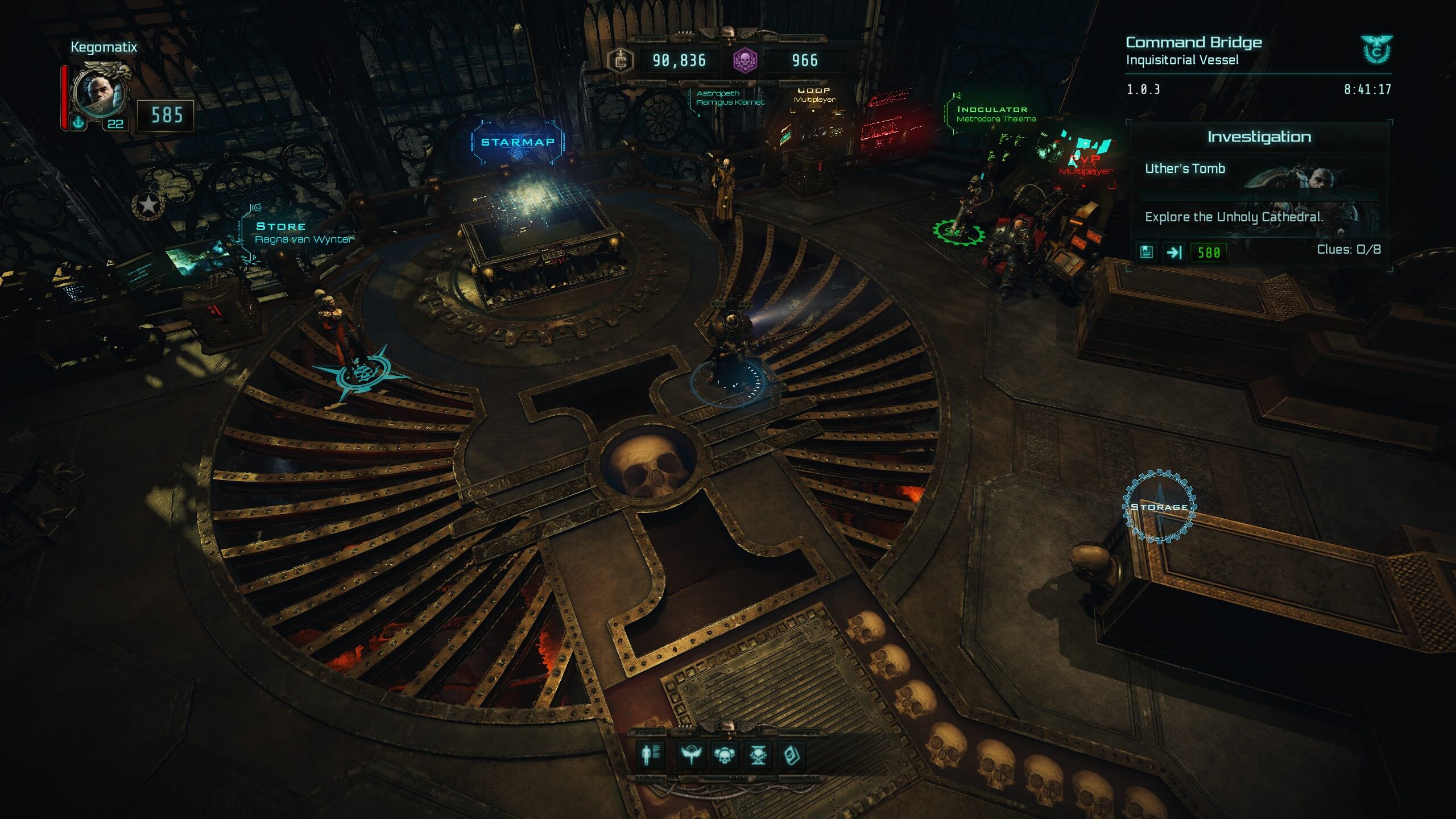1456x819 pixels.
Task: Click the purple skull currency icon
Action: tap(744, 60)
